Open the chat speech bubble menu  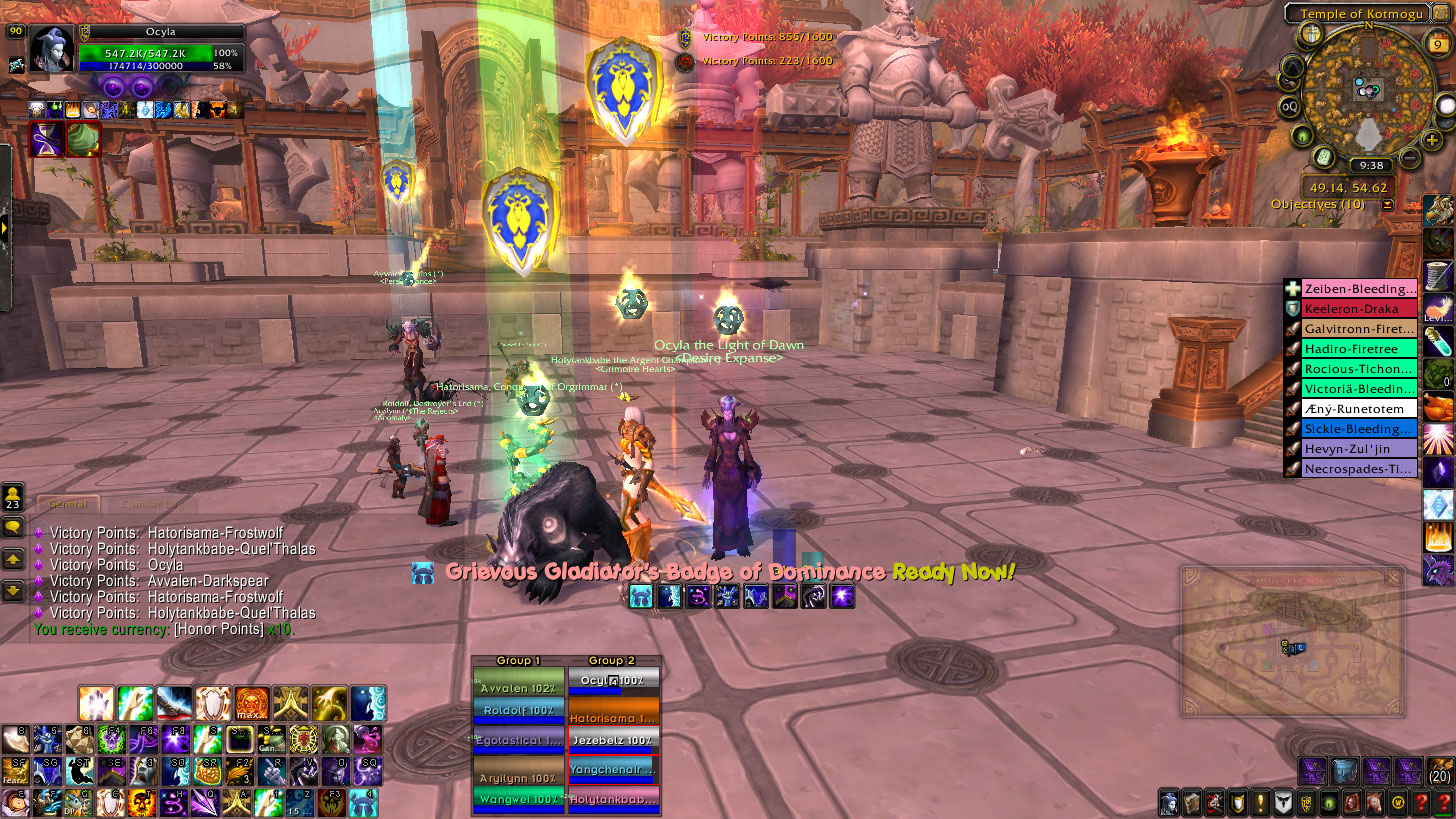click(x=13, y=528)
